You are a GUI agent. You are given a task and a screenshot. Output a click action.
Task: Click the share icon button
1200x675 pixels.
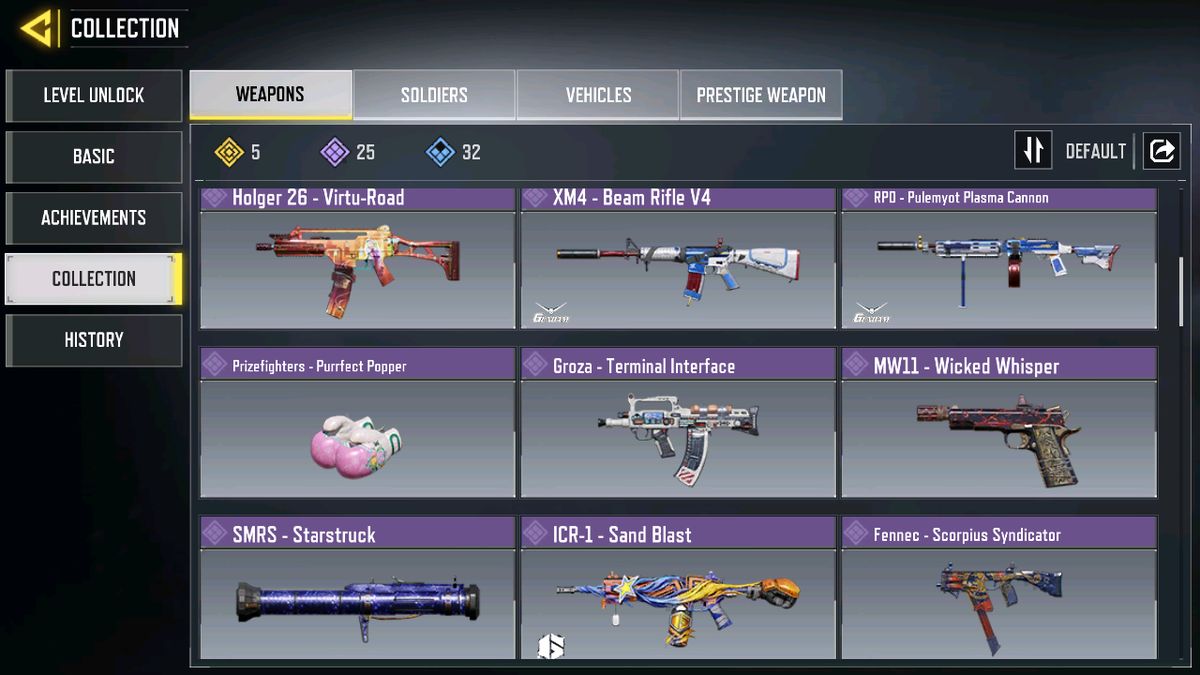click(1161, 151)
